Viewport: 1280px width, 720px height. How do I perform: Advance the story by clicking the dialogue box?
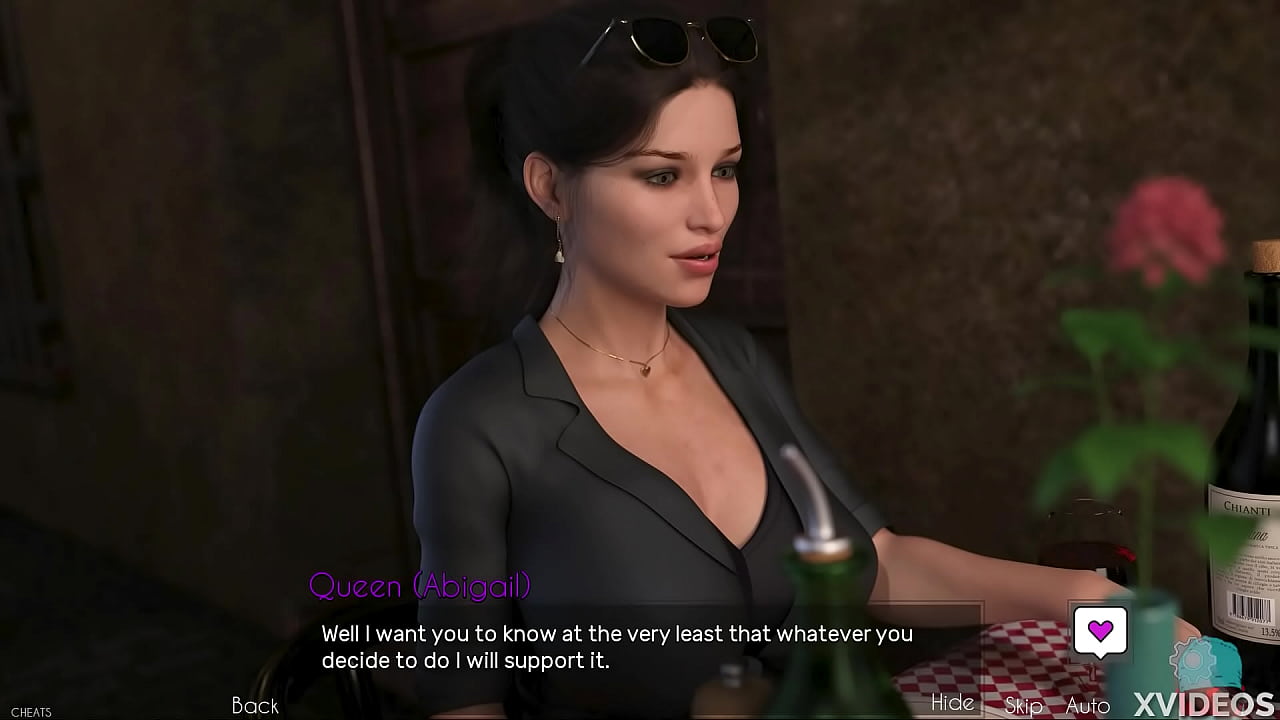640,647
